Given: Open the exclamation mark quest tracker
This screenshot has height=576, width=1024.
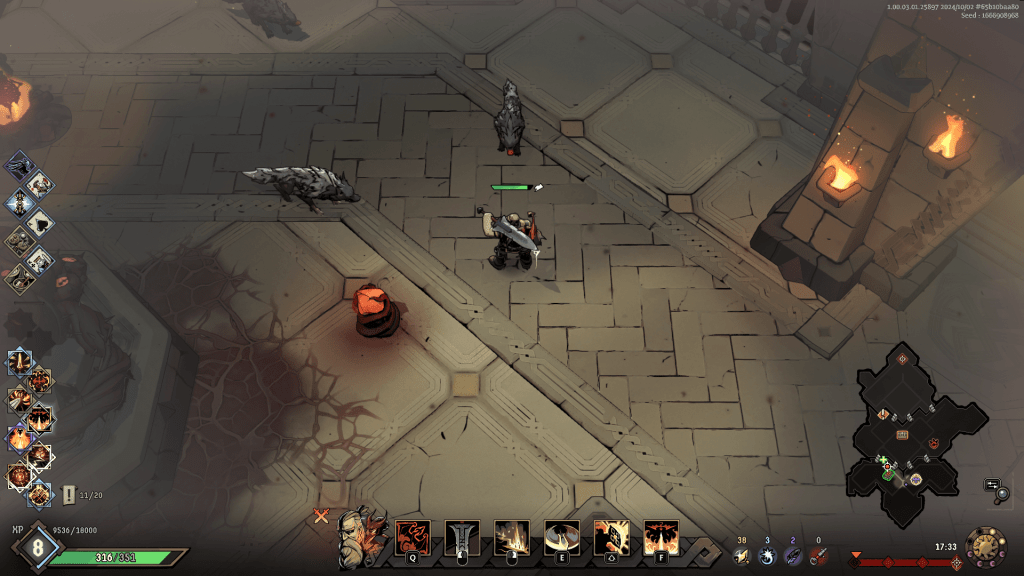Looking at the screenshot, I should tap(68, 494).
